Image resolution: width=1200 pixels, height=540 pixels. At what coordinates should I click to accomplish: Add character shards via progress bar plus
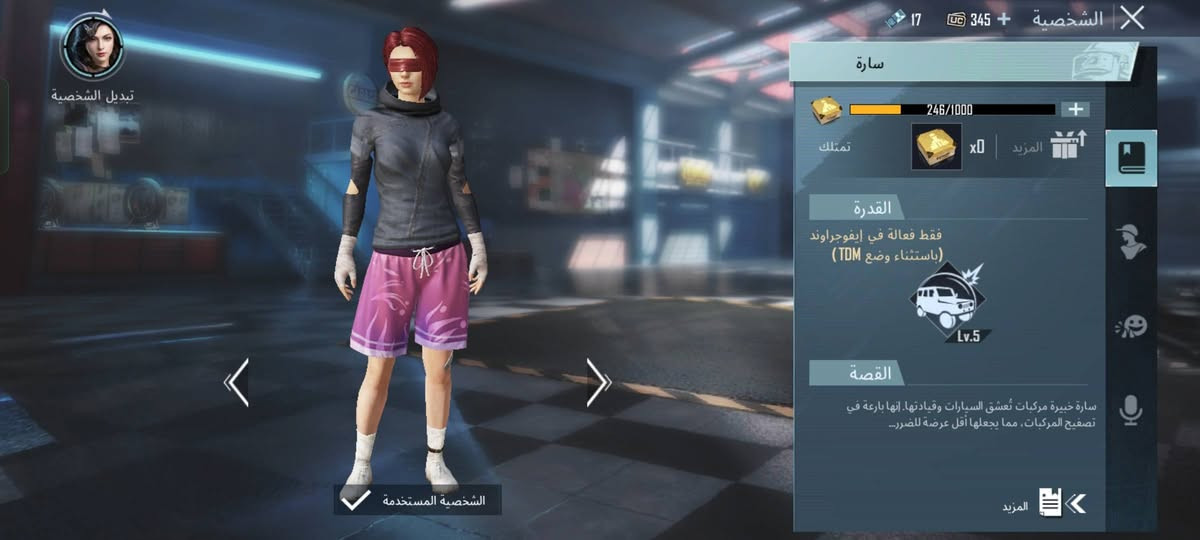1076,109
